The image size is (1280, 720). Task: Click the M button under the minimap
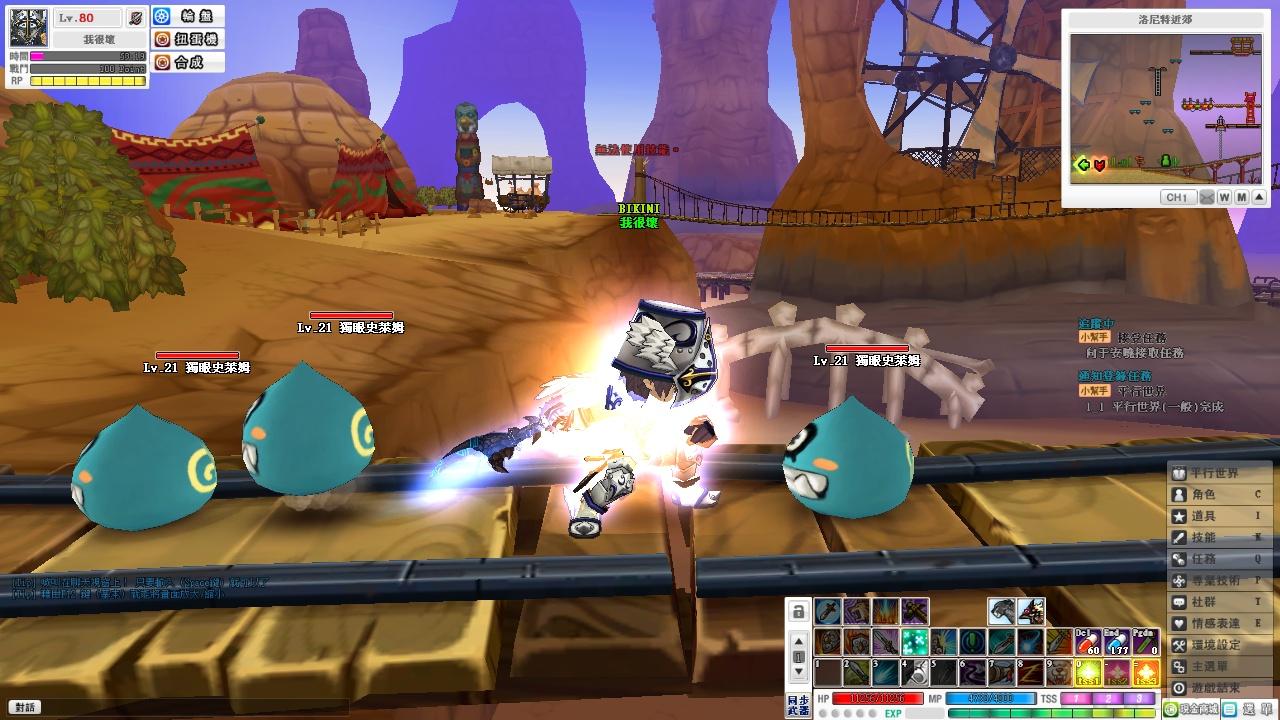1242,198
